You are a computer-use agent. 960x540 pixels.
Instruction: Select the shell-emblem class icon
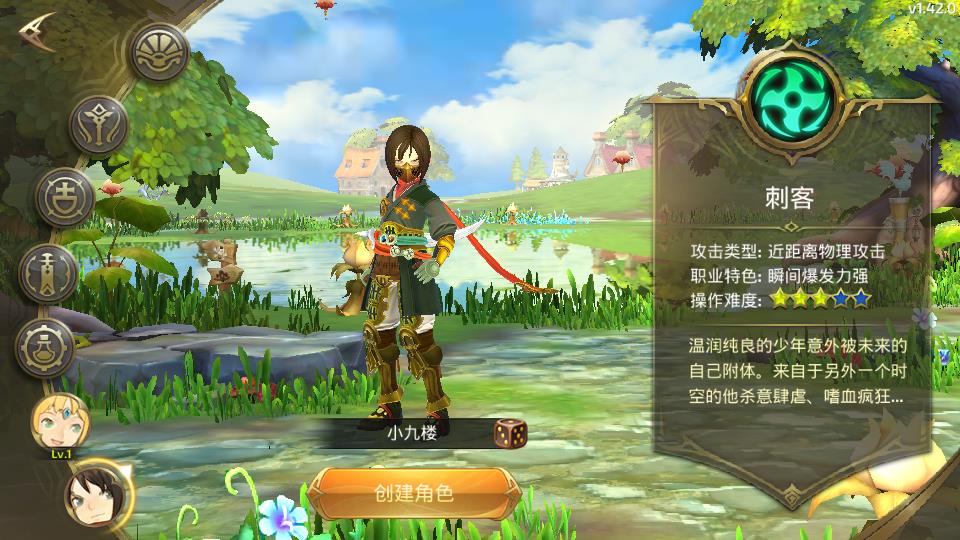pyautogui.click(x=161, y=50)
